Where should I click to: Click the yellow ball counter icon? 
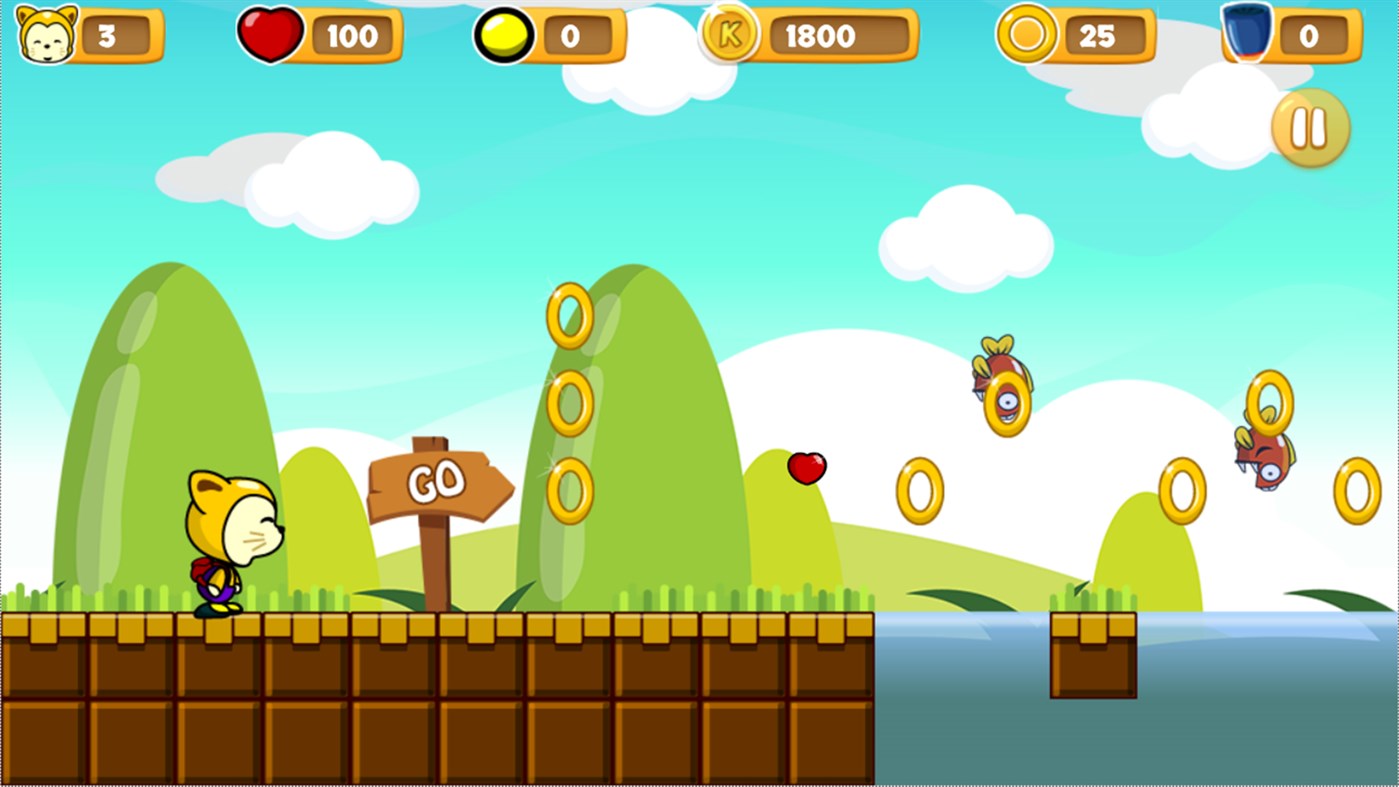coord(502,35)
